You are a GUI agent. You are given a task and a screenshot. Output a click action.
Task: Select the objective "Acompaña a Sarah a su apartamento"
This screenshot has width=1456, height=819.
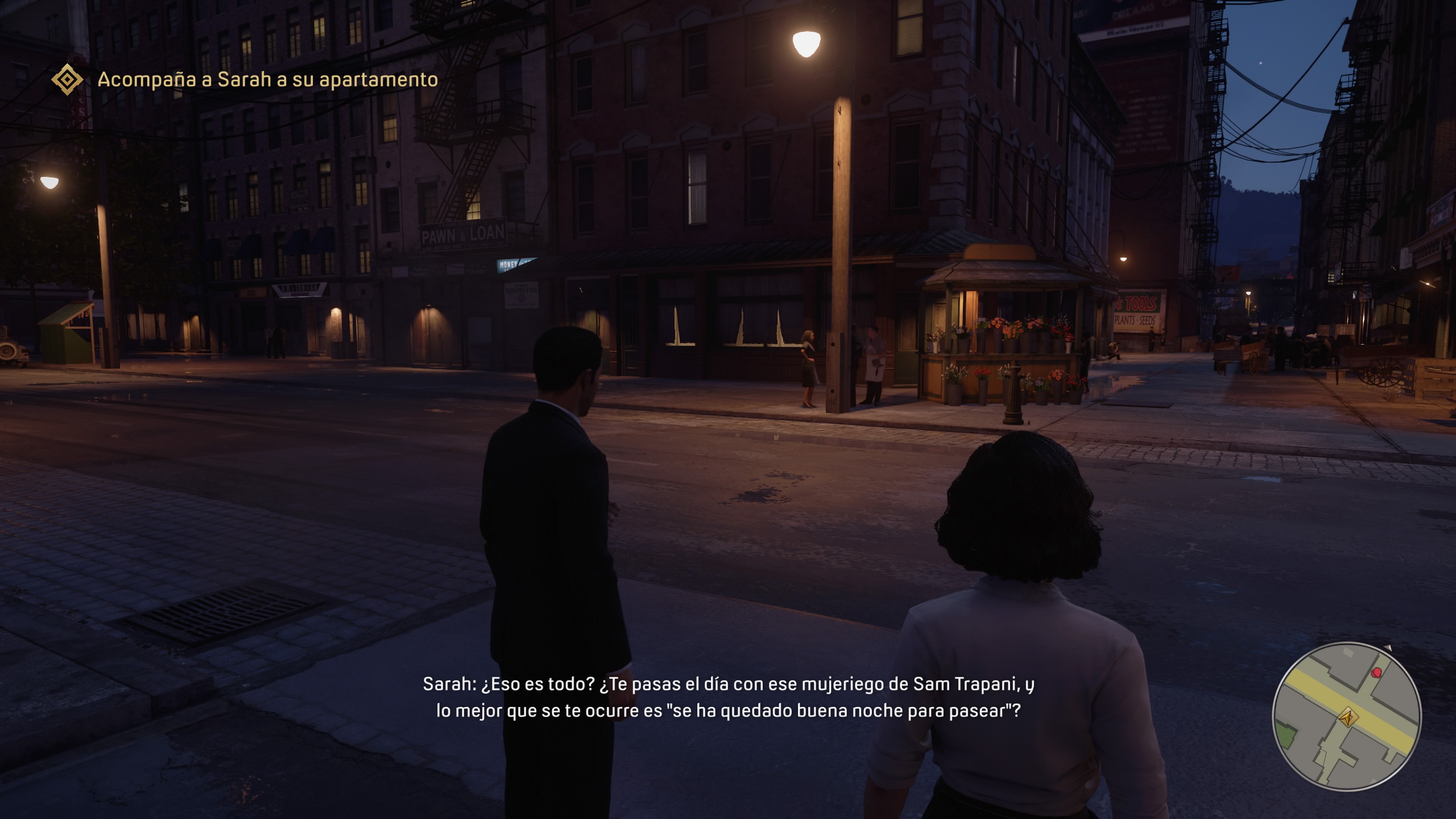point(267,80)
